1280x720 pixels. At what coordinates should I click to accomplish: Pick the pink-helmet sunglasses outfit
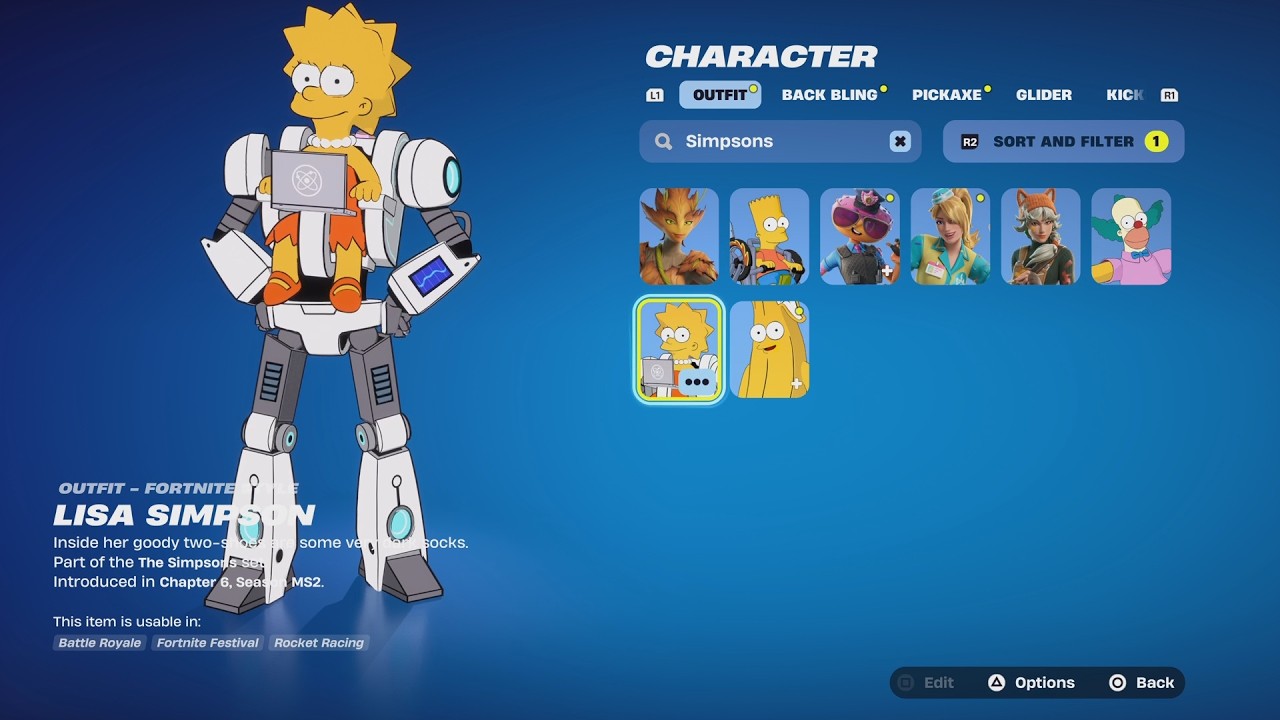point(859,237)
